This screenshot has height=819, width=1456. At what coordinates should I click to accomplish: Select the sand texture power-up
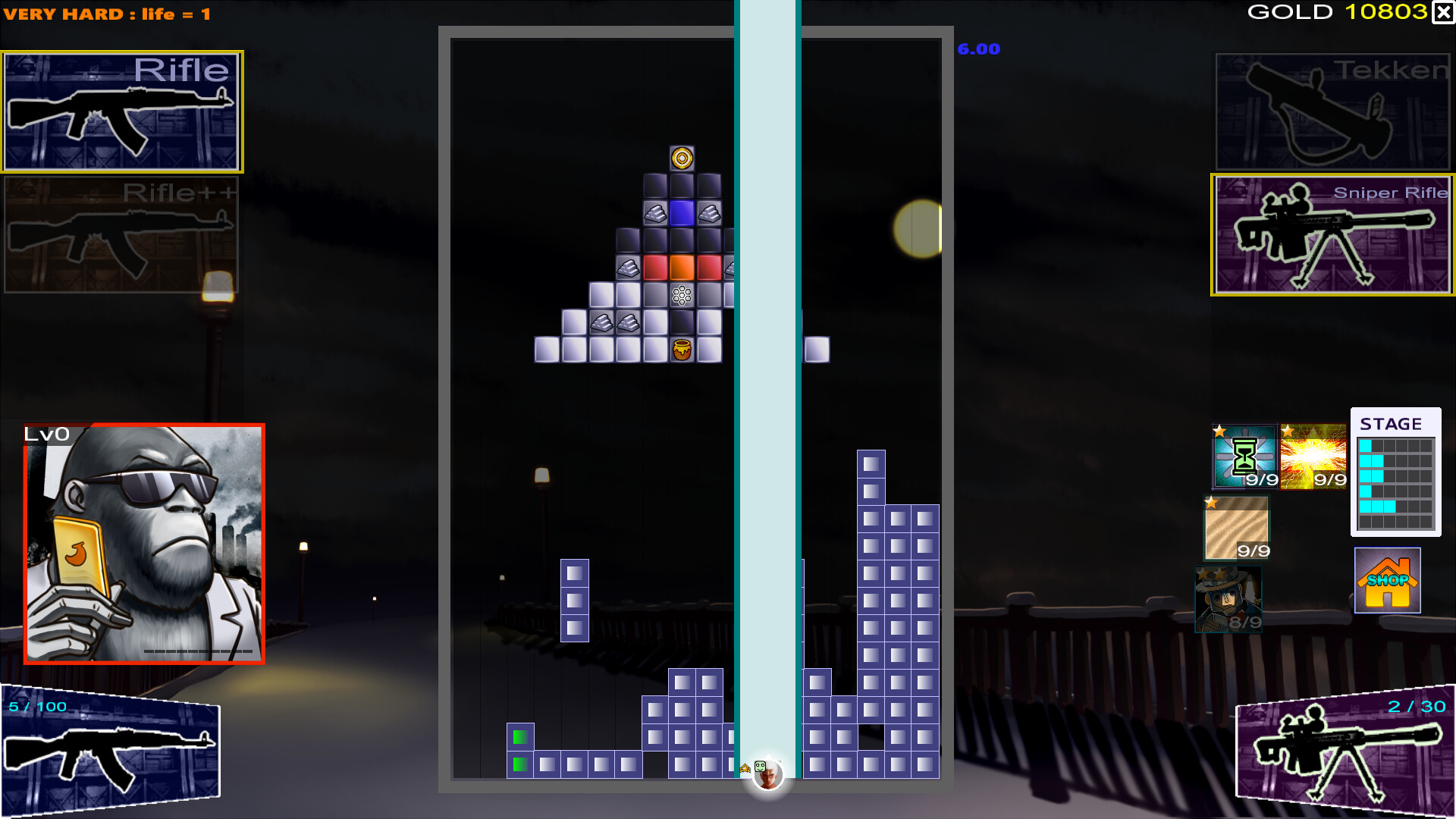[1238, 527]
